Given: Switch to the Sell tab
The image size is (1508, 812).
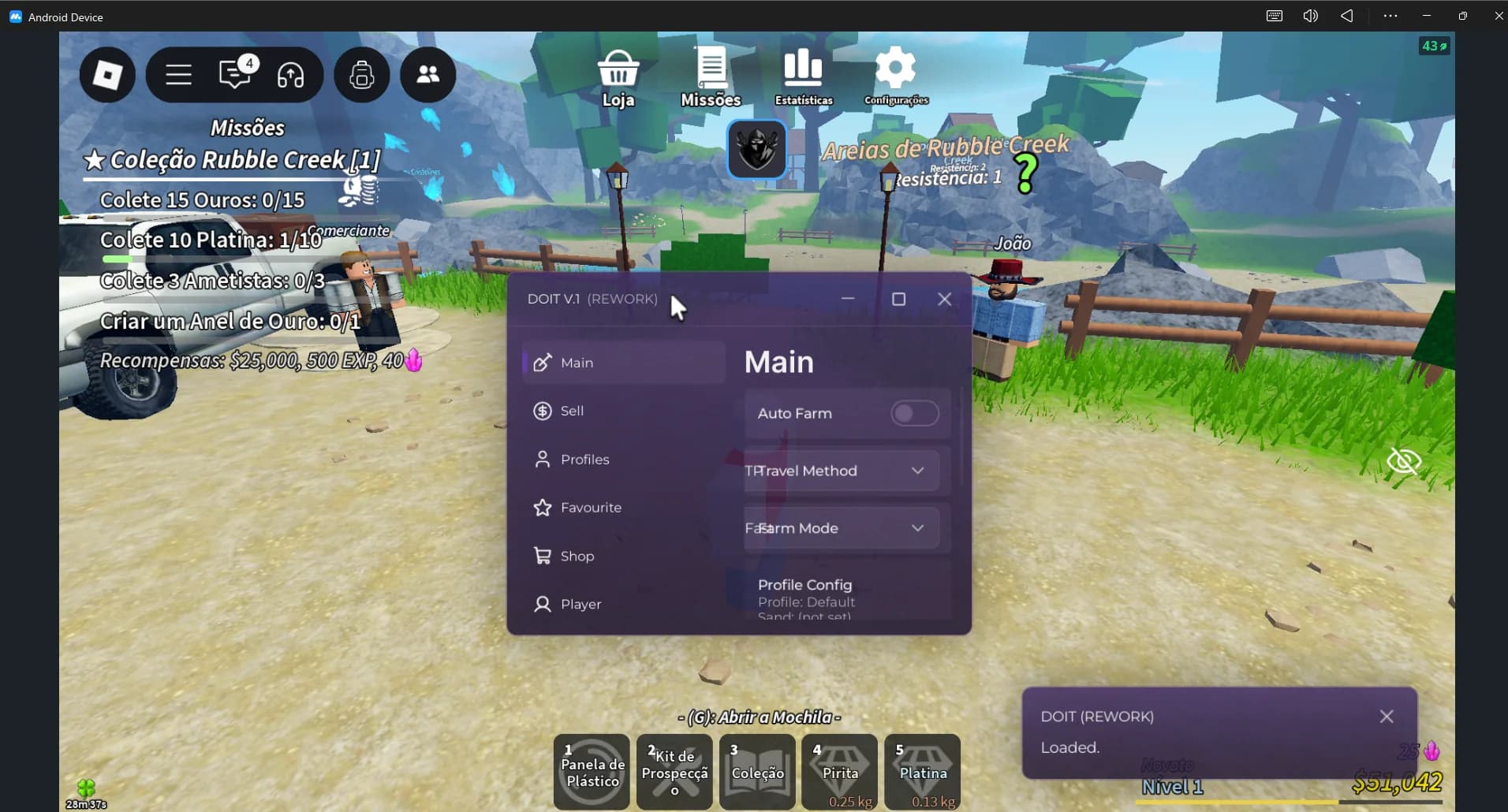Looking at the screenshot, I should [x=573, y=411].
